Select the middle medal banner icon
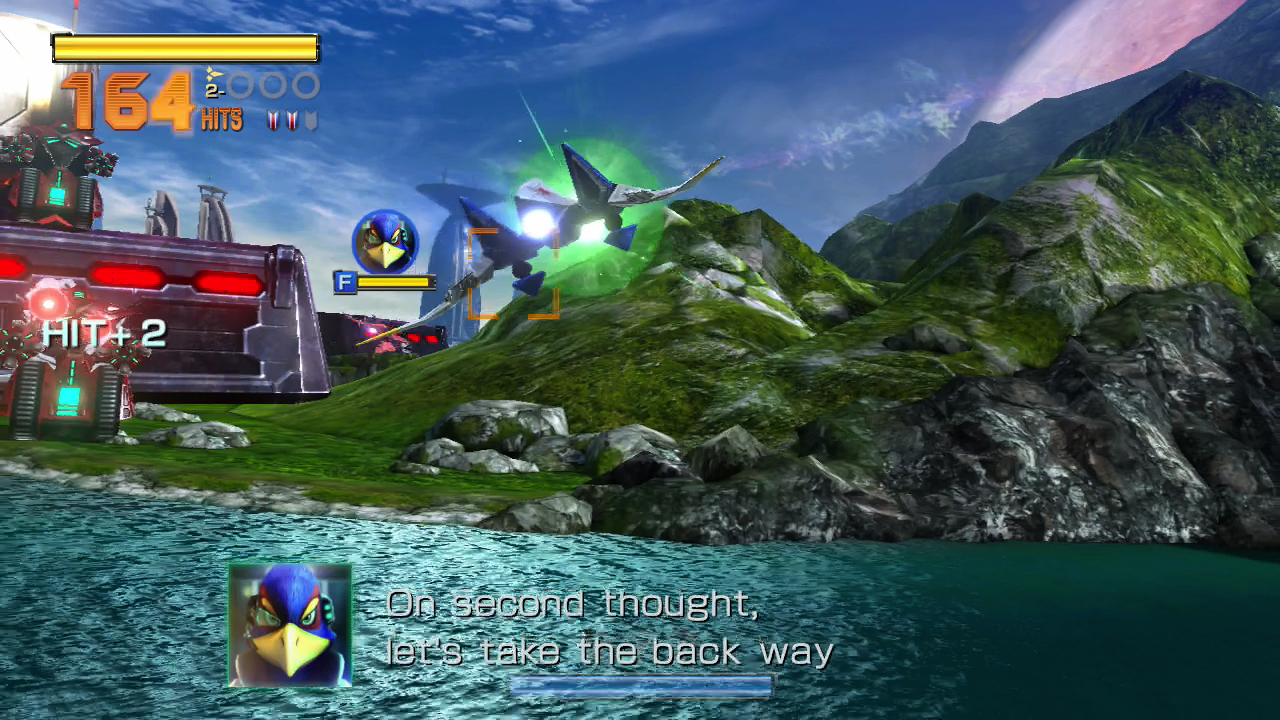The image size is (1280, 720). coord(291,118)
